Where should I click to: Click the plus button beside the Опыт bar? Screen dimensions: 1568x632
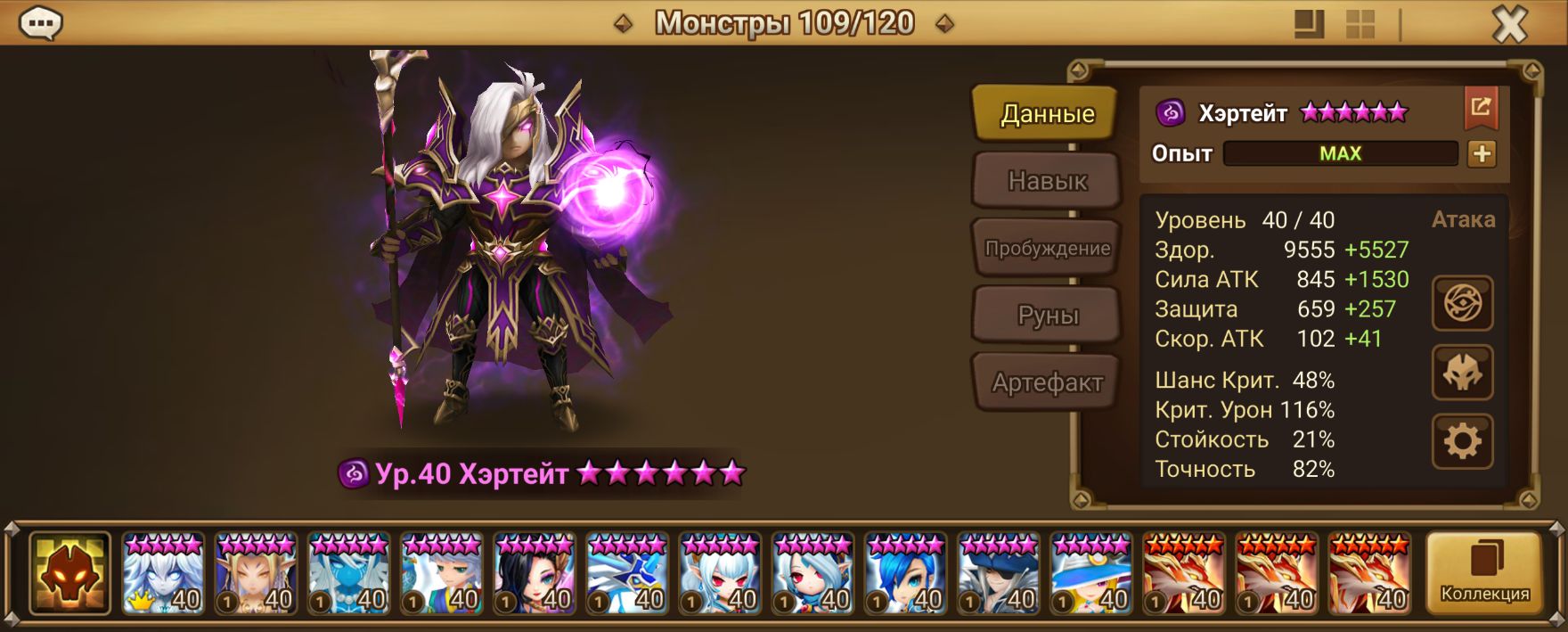(x=1482, y=153)
